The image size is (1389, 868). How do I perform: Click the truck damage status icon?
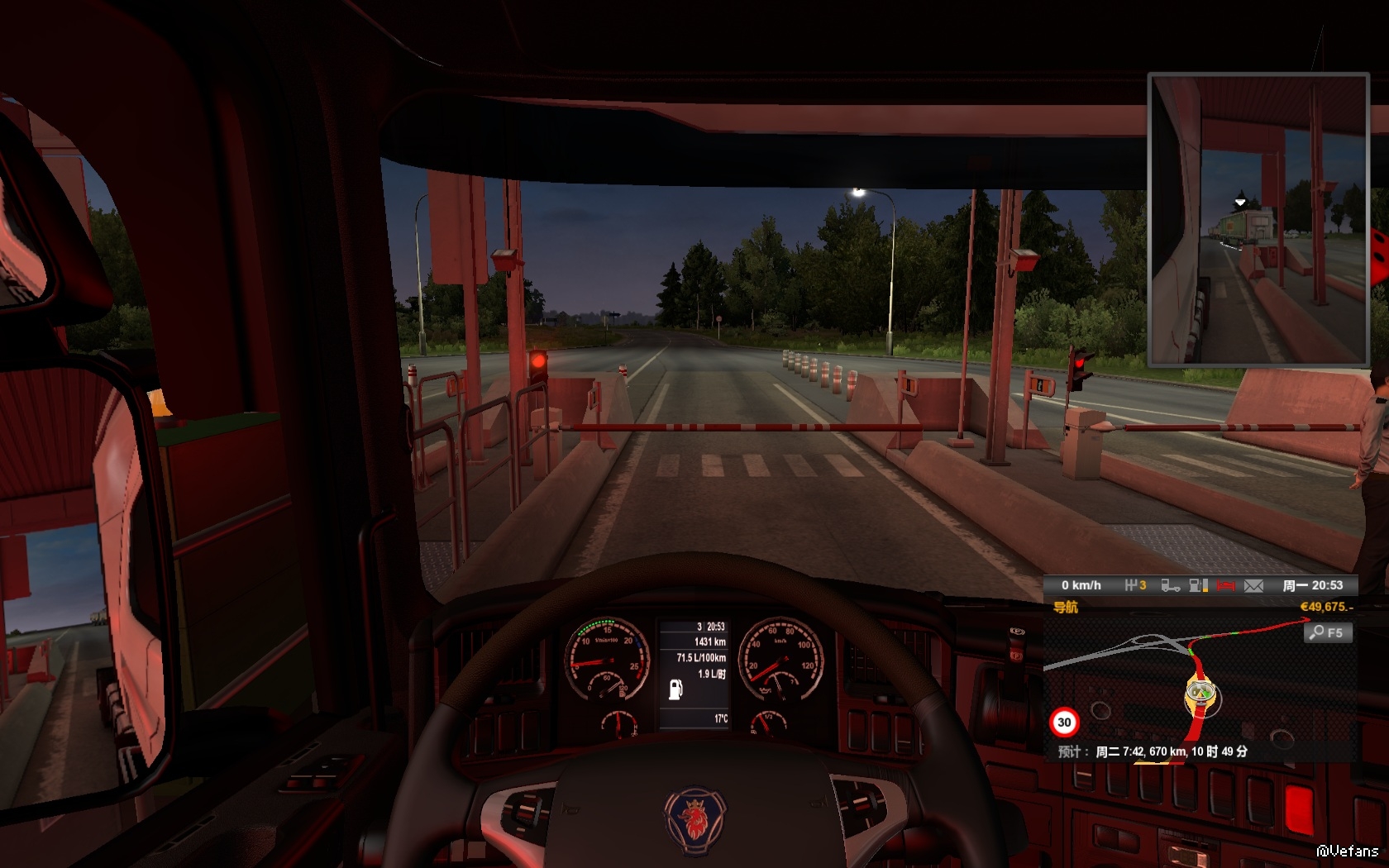[x=1170, y=585]
